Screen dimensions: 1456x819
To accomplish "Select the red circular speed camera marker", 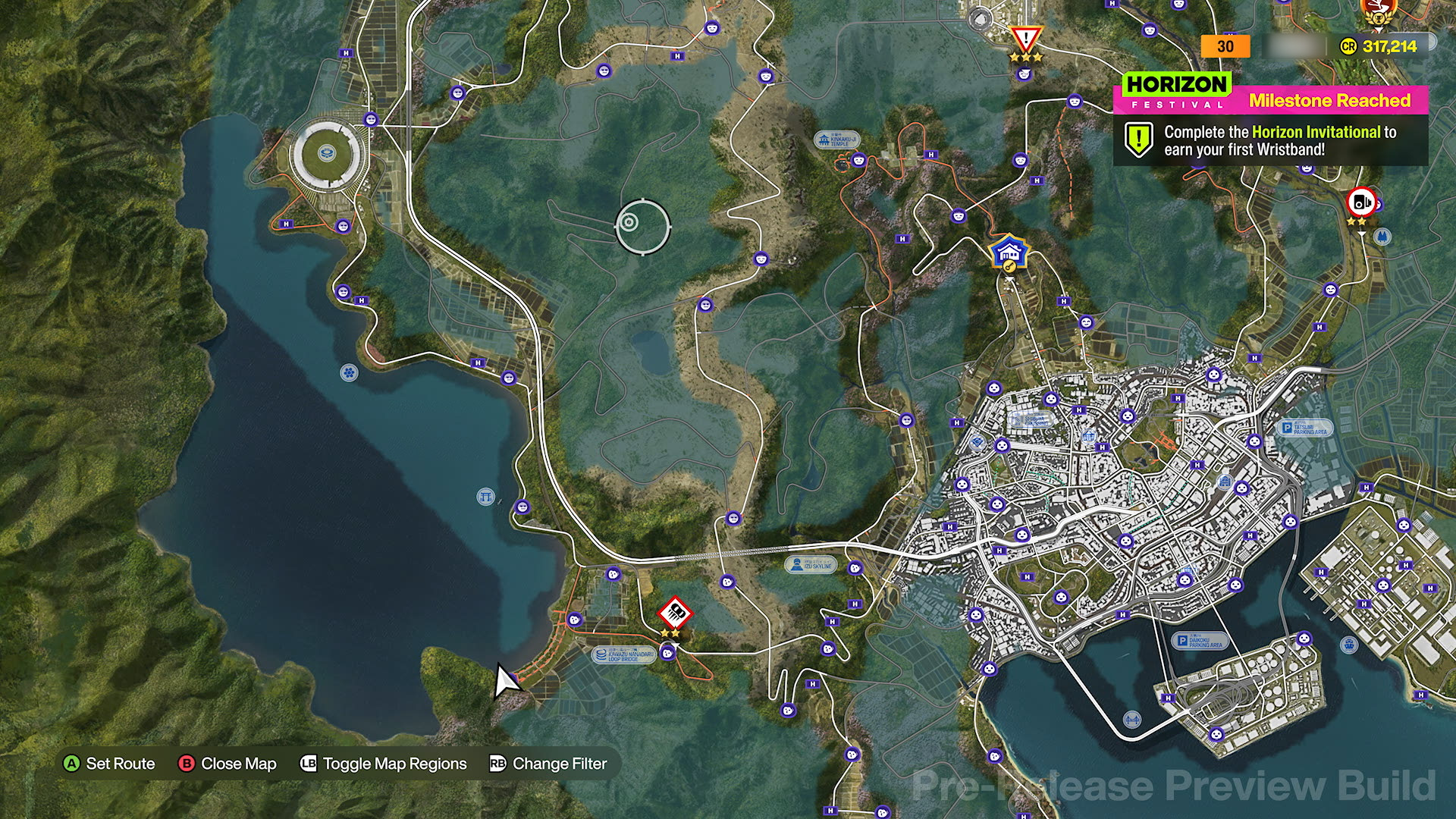I will click(1360, 202).
